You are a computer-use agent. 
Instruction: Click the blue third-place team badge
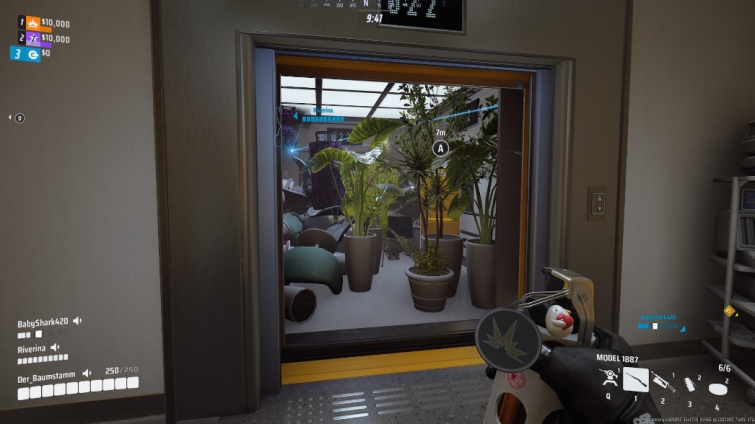tap(31, 54)
